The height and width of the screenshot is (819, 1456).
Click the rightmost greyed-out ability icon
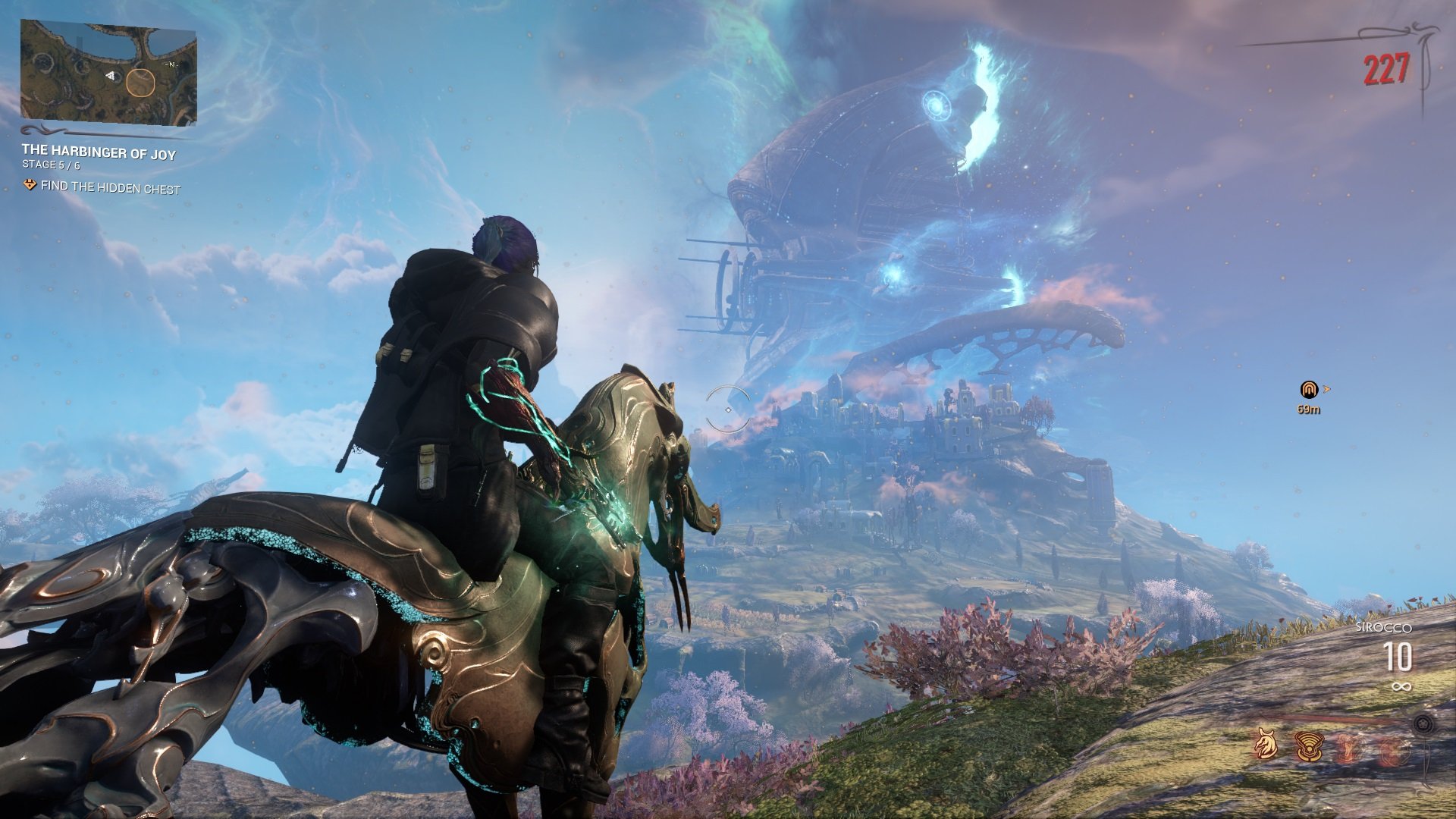click(1394, 749)
